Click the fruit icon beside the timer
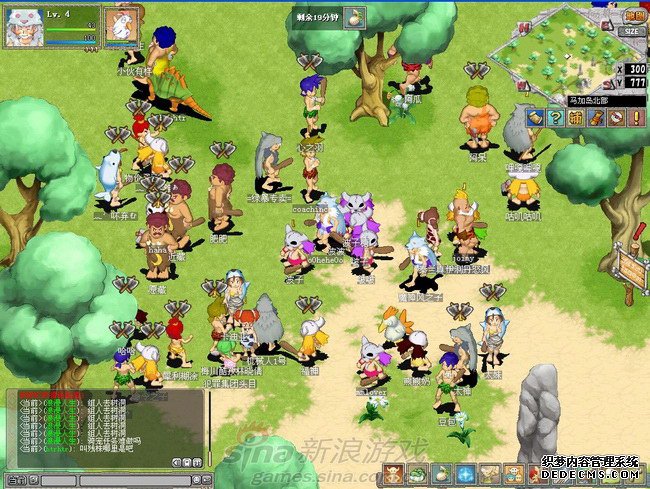This screenshot has height=489, width=650. tap(356, 16)
